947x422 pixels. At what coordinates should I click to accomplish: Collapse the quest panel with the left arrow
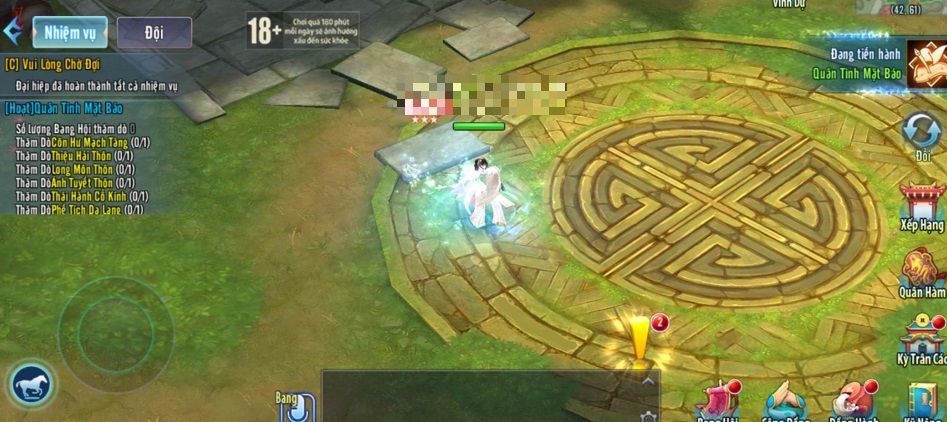(x=12, y=31)
